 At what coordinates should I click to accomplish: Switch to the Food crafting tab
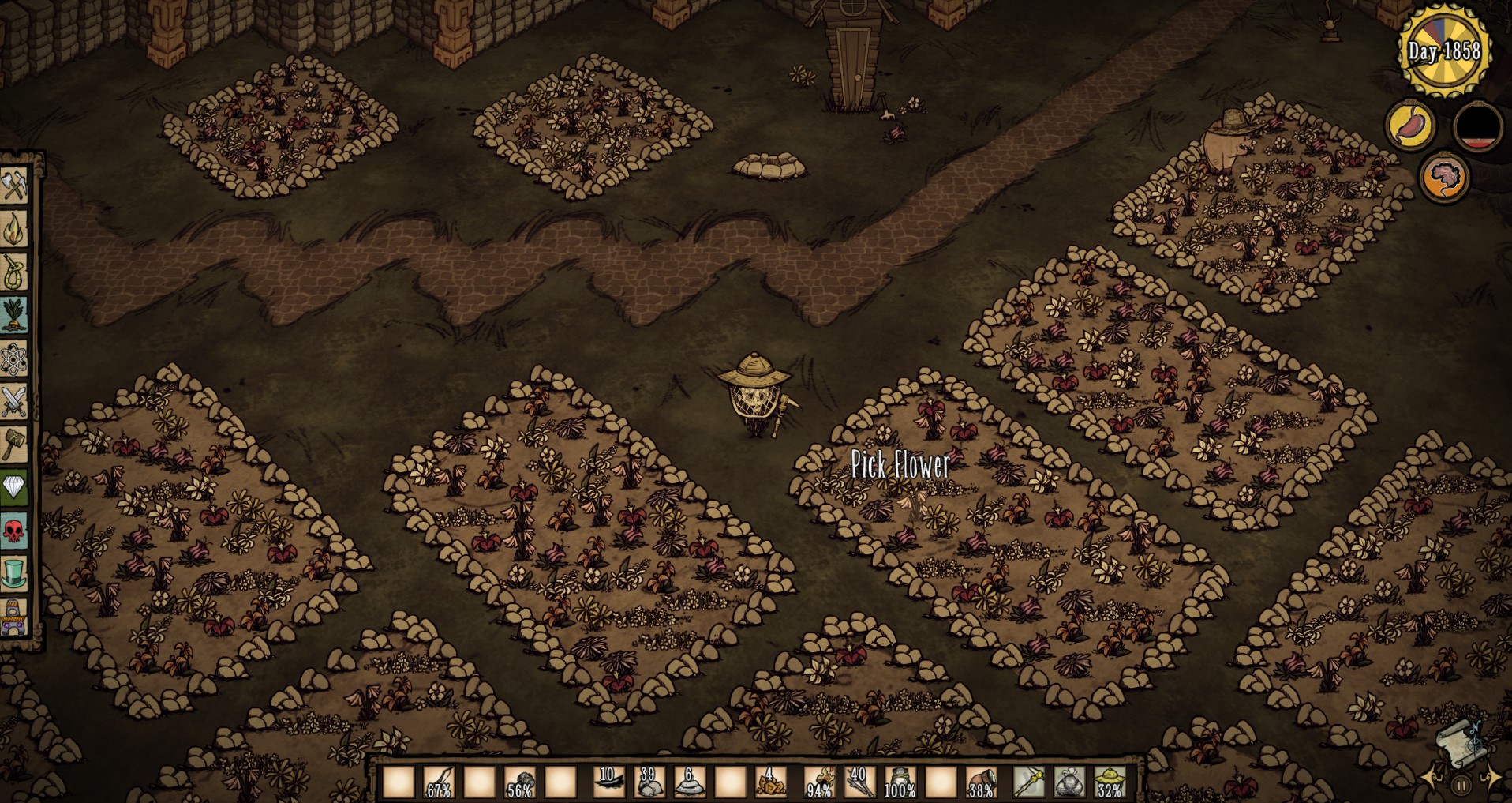click(14, 315)
